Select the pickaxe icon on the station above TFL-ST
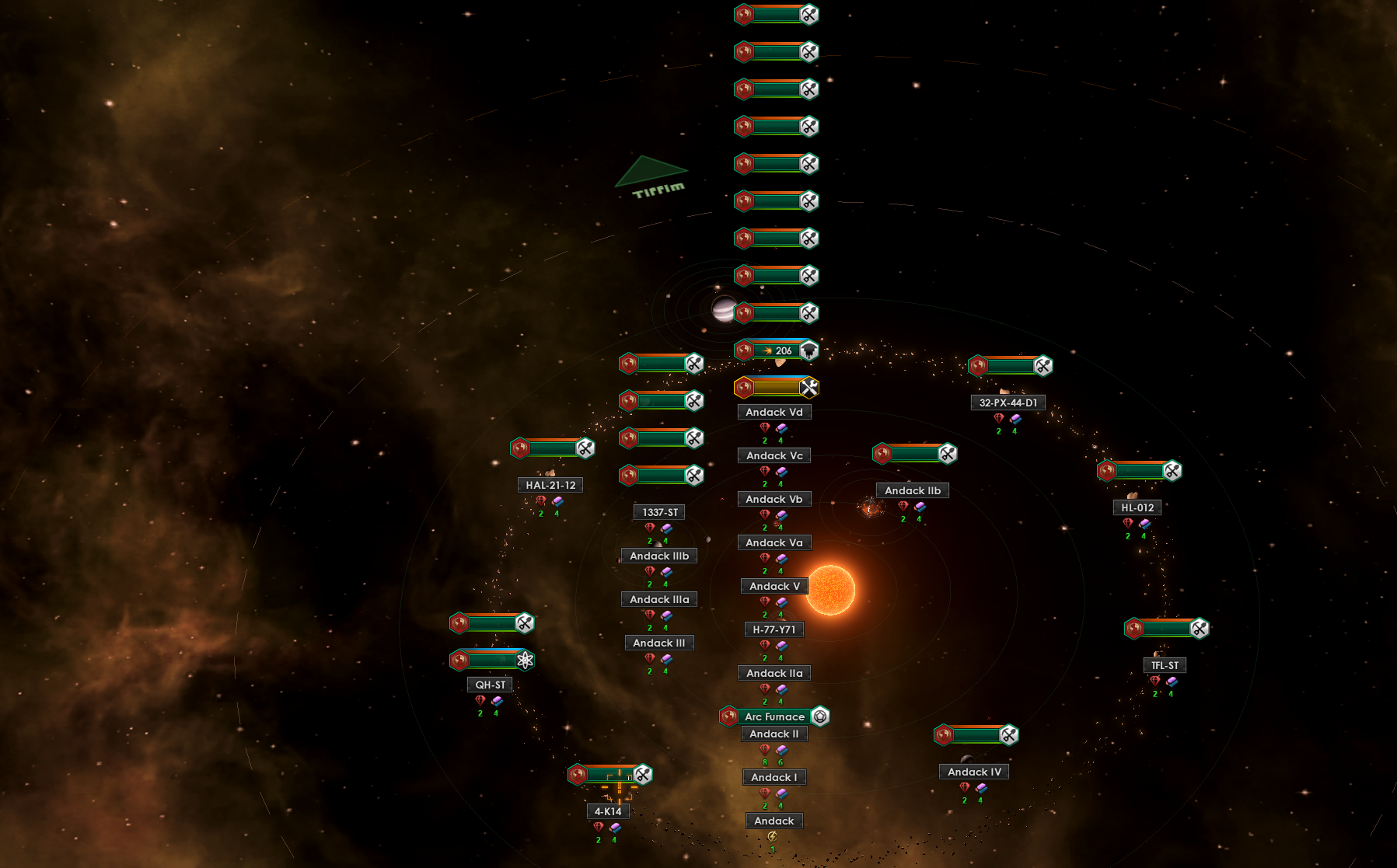Image resolution: width=1397 pixels, height=868 pixels. coord(1200,628)
